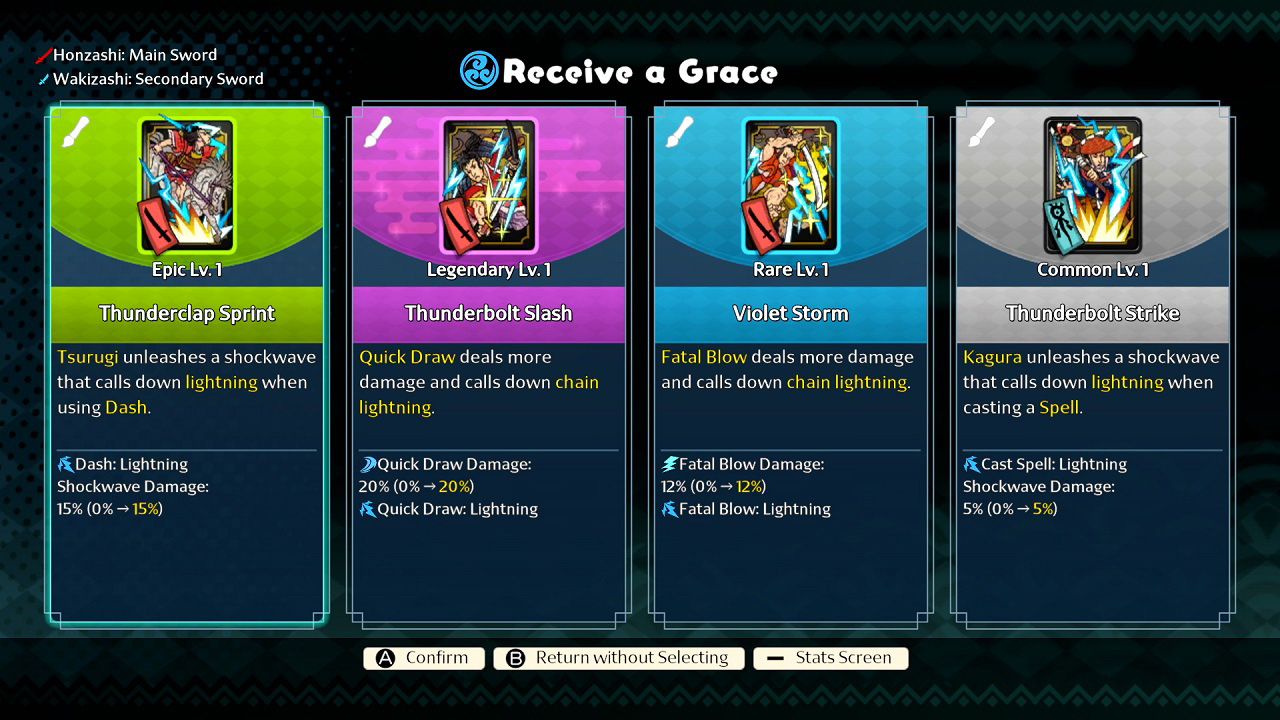Click the brush icon on Thunderbolt Strike's corner

tap(983, 130)
